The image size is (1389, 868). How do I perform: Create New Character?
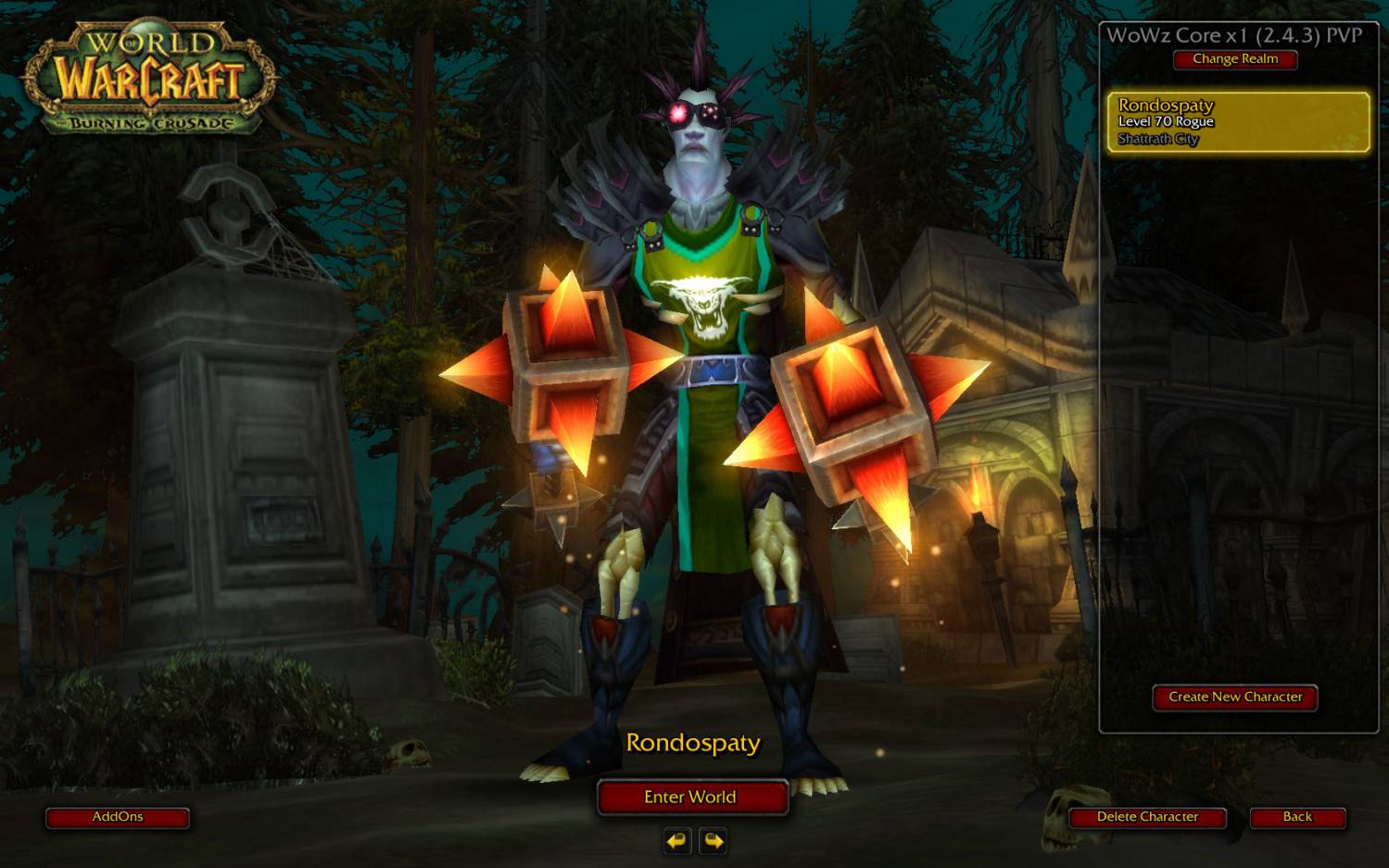tap(1234, 698)
